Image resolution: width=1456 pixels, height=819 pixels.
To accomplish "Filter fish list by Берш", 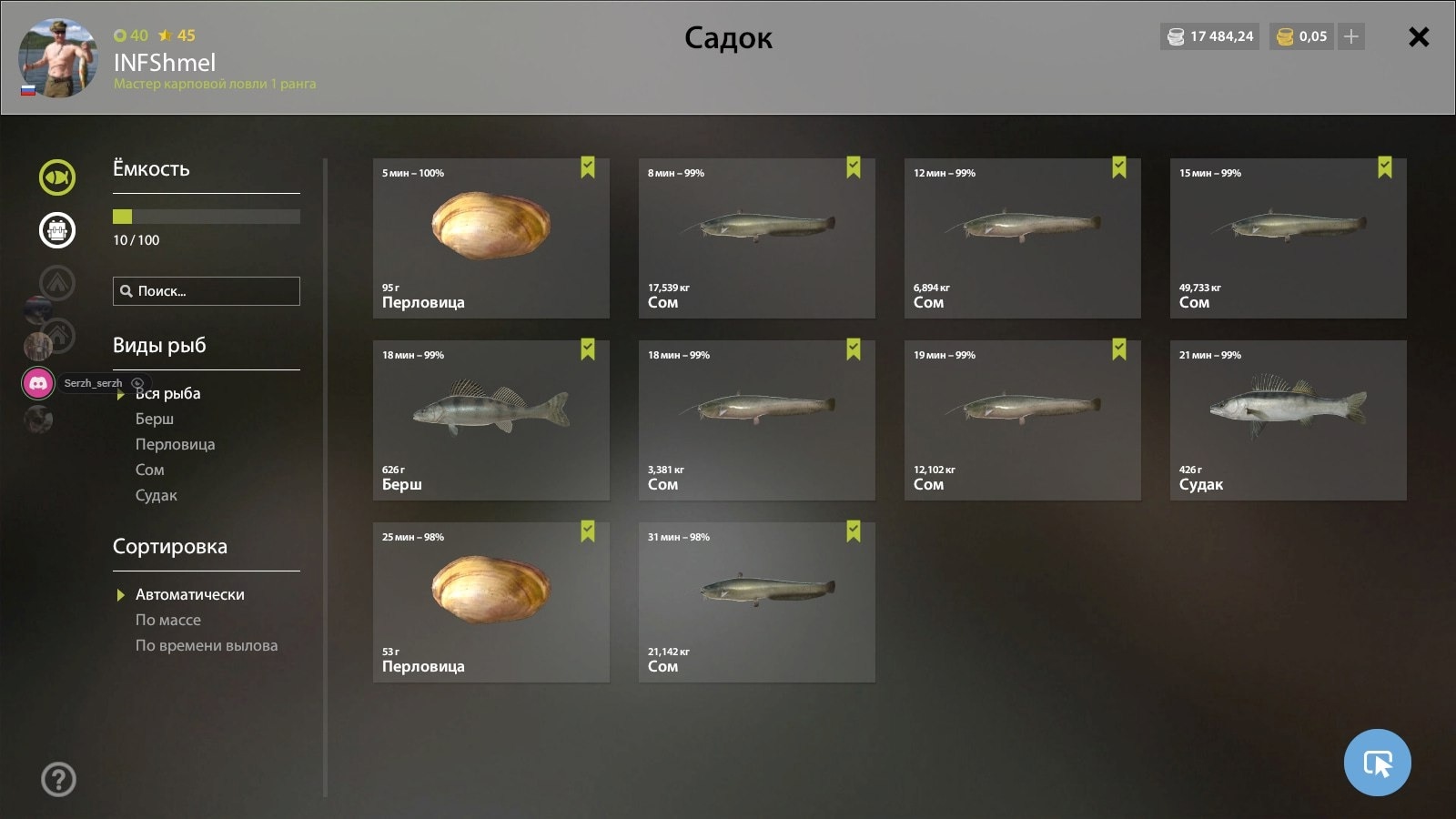I will click(155, 419).
